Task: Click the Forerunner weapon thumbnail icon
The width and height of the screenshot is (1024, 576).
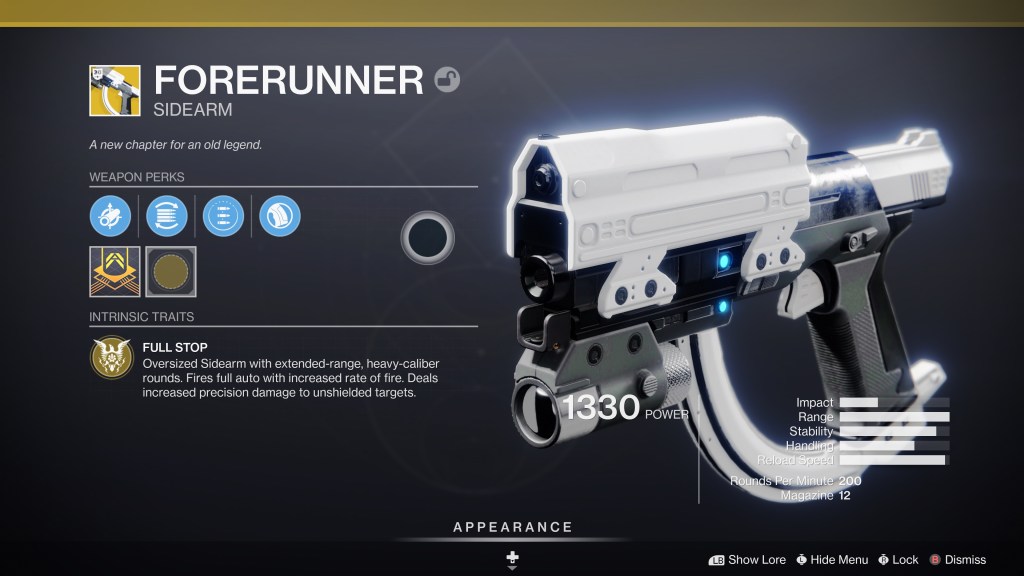Action: pyautogui.click(x=115, y=91)
